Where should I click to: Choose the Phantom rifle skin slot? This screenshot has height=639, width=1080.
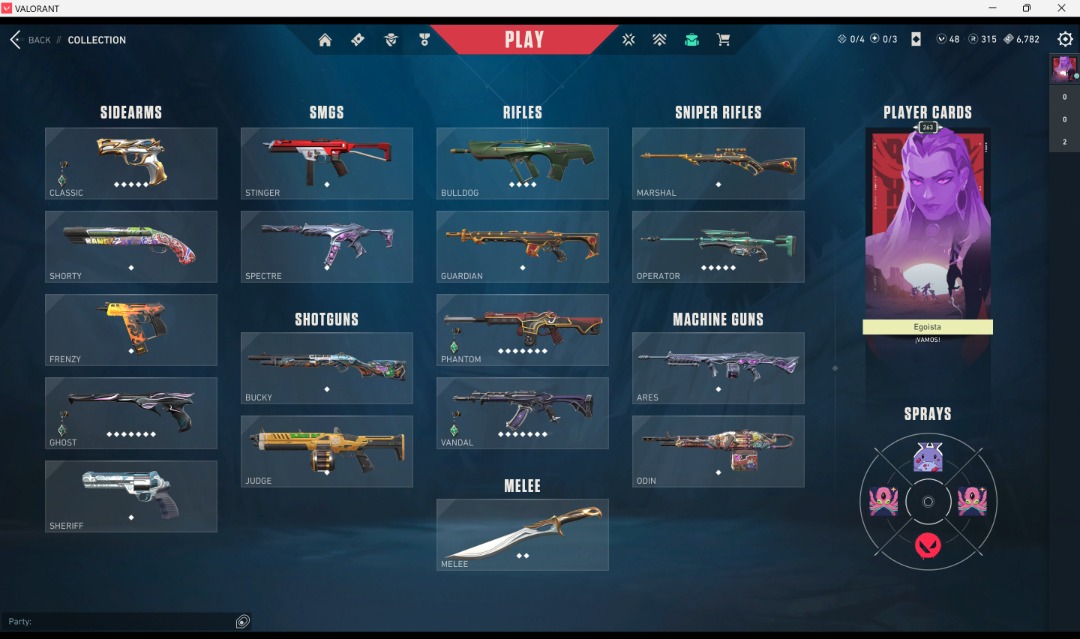(522, 330)
